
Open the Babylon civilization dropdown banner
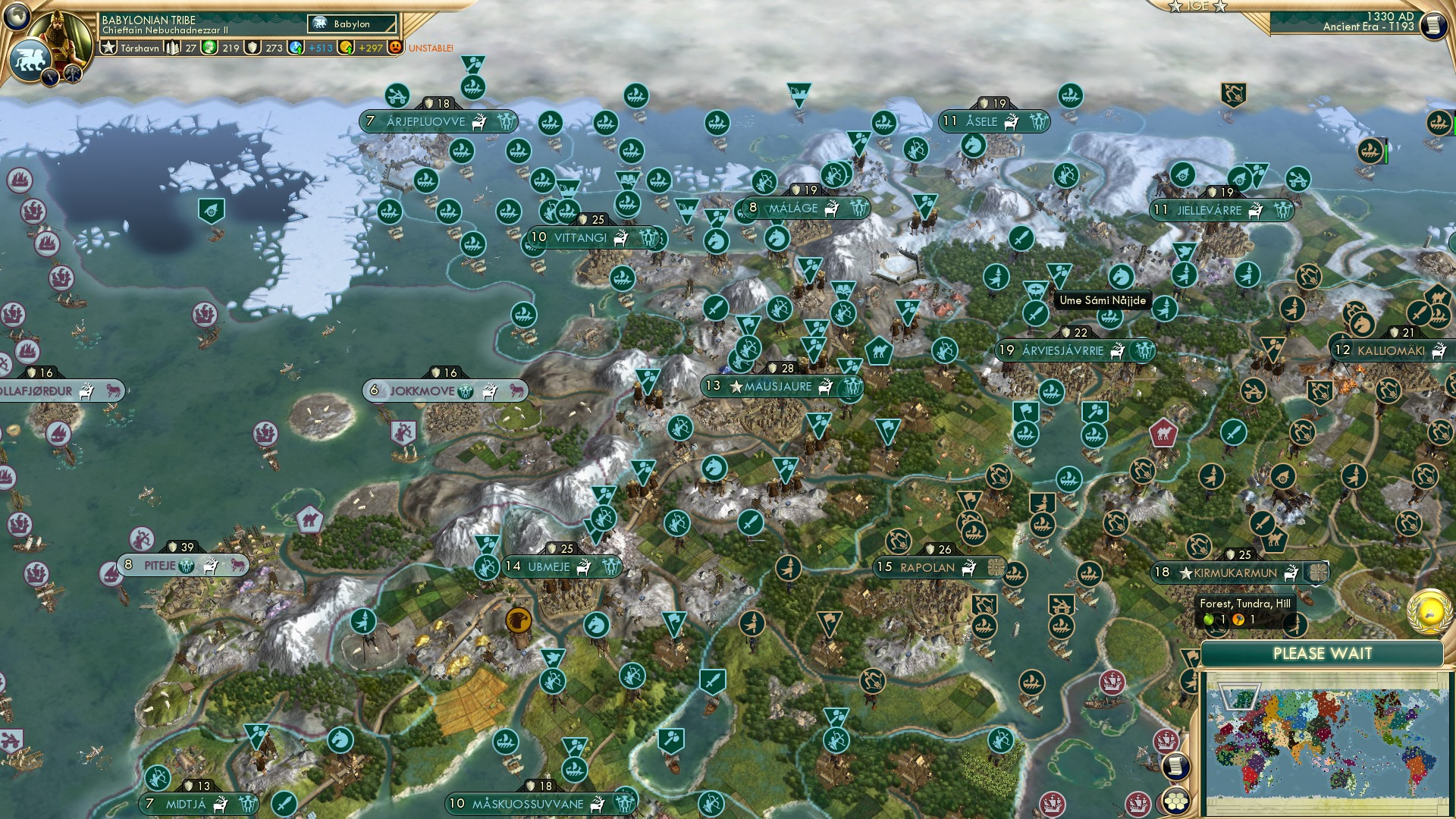tap(352, 24)
